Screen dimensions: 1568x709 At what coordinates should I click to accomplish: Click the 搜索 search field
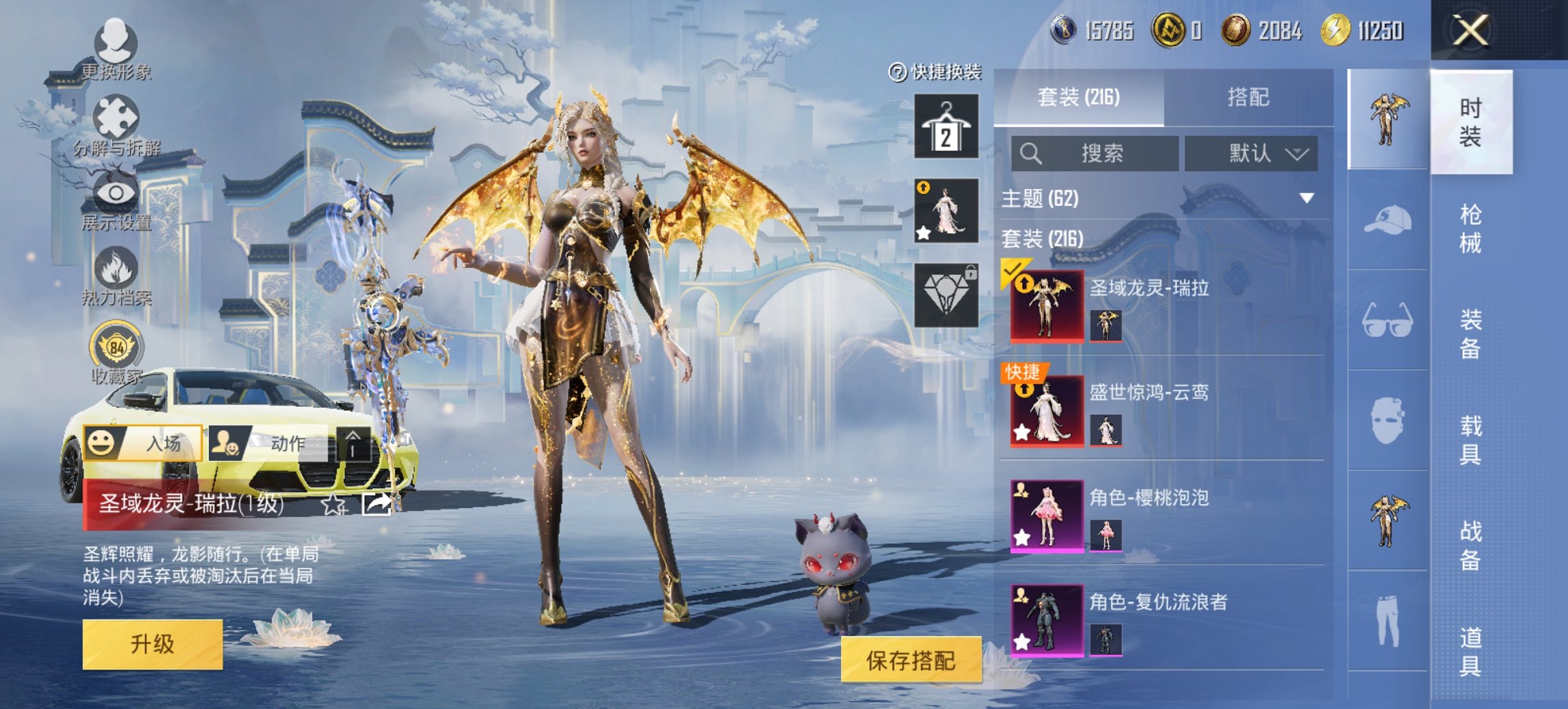click(1095, 153)
